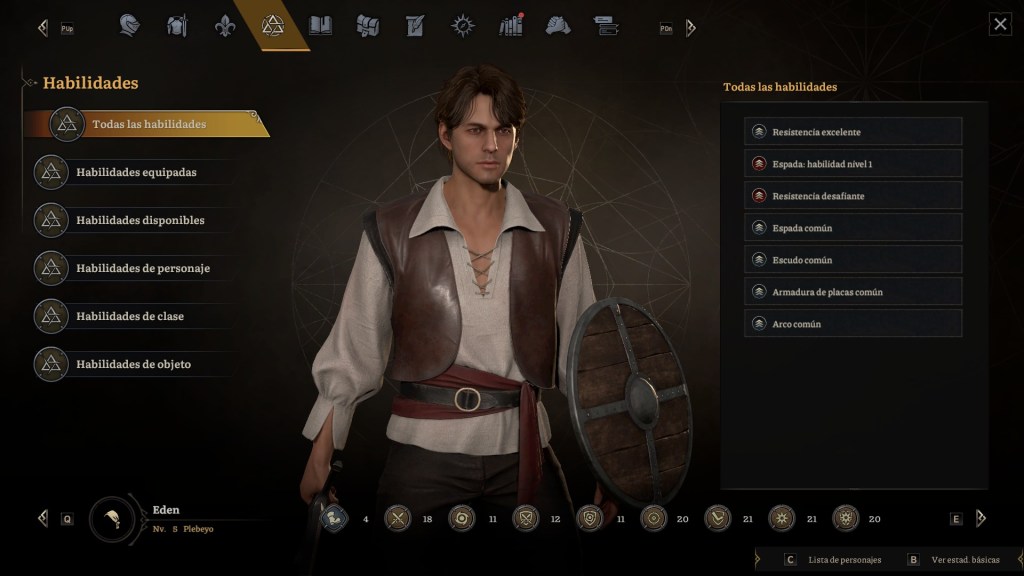
Task: Select 'Todas las habilidades' category
Action: click(x=148, y=124)
